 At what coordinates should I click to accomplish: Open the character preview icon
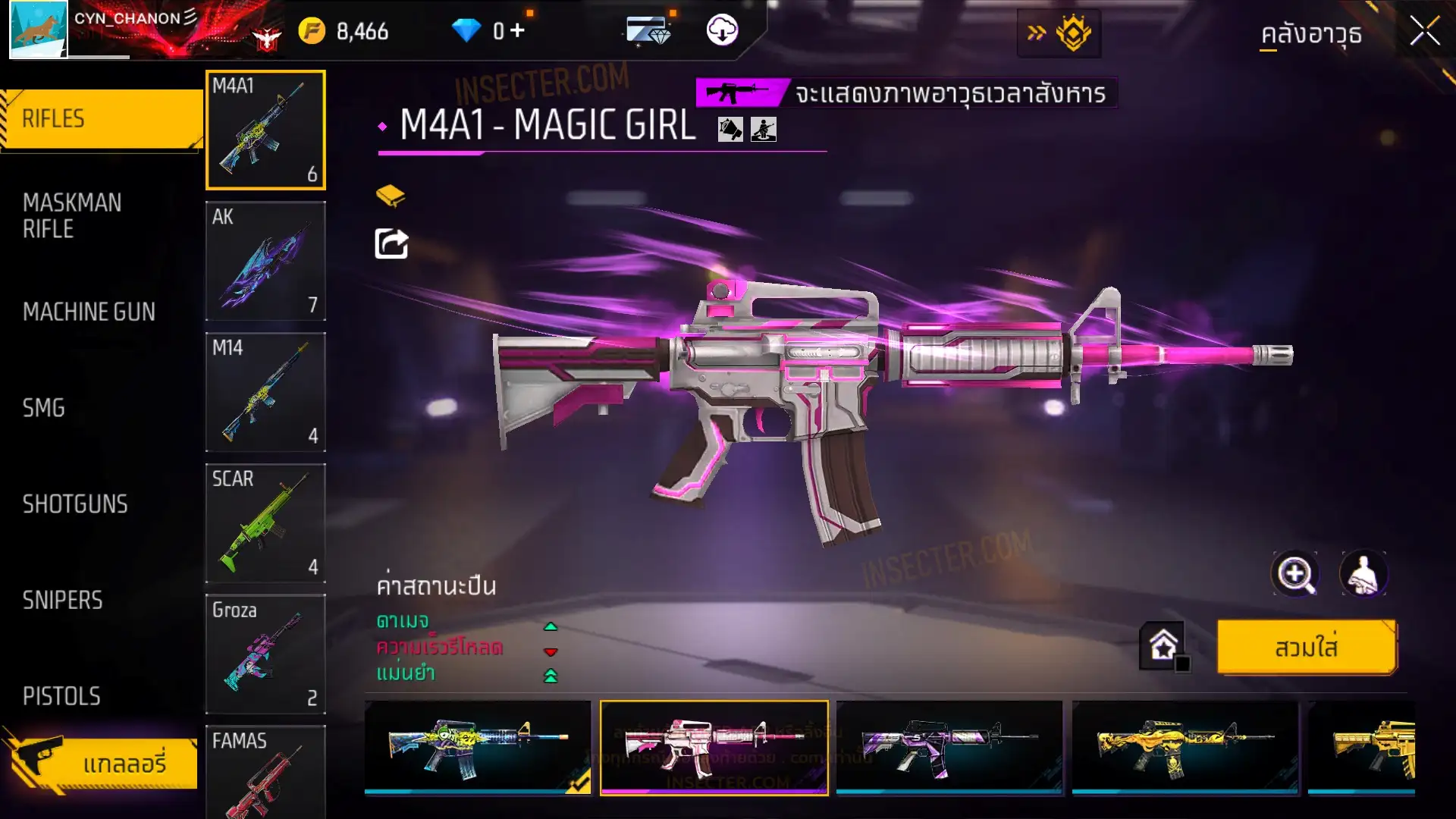[1363, 574]
